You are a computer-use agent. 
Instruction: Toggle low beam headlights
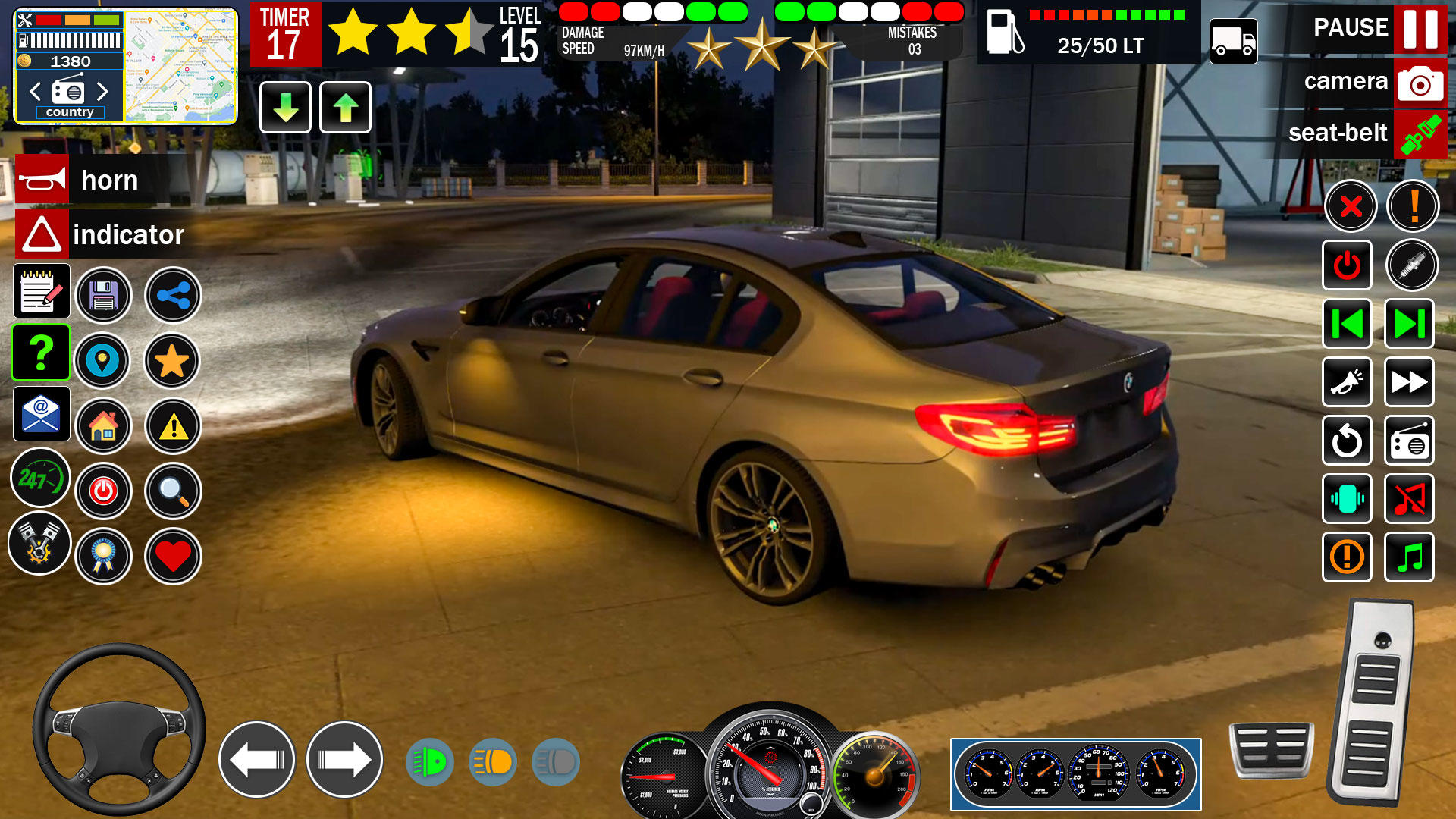pos(492,762)
